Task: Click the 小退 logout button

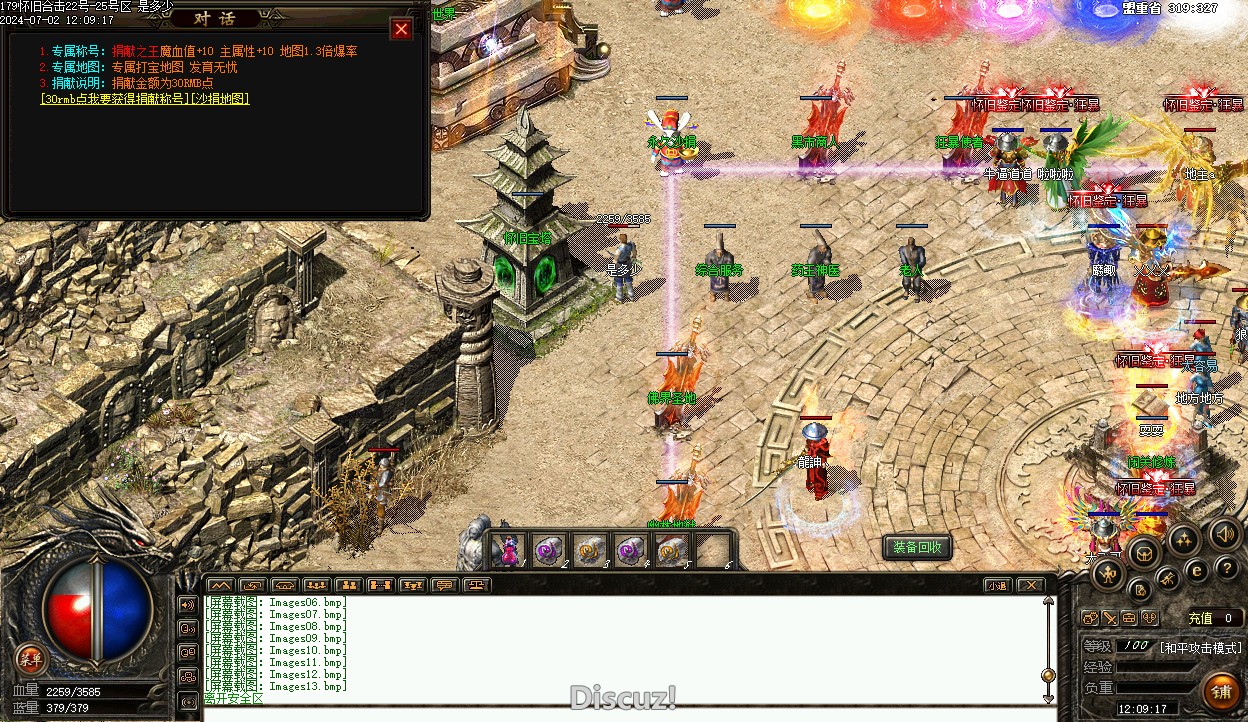Action: [996, 585]
